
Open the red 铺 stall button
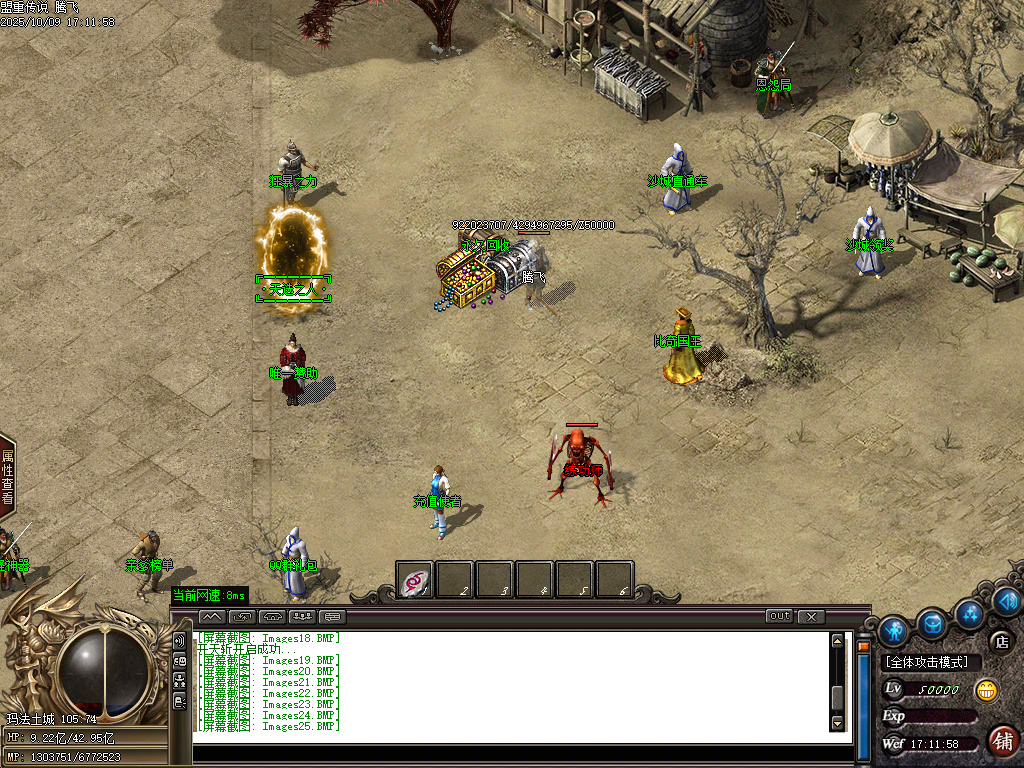click(x=1003, y=741)
